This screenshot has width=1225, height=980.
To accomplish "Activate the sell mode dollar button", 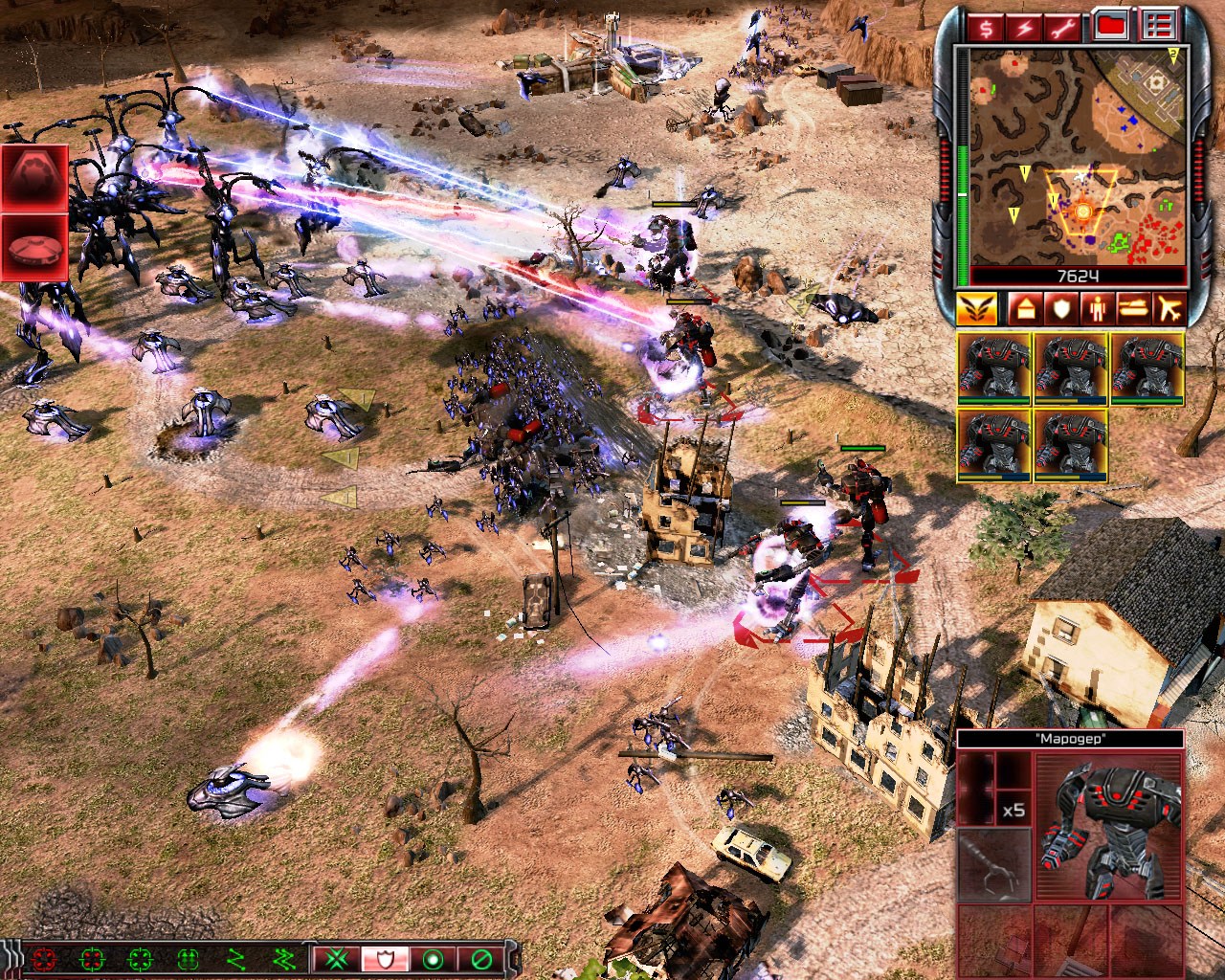I will click(x=985, y=26).
